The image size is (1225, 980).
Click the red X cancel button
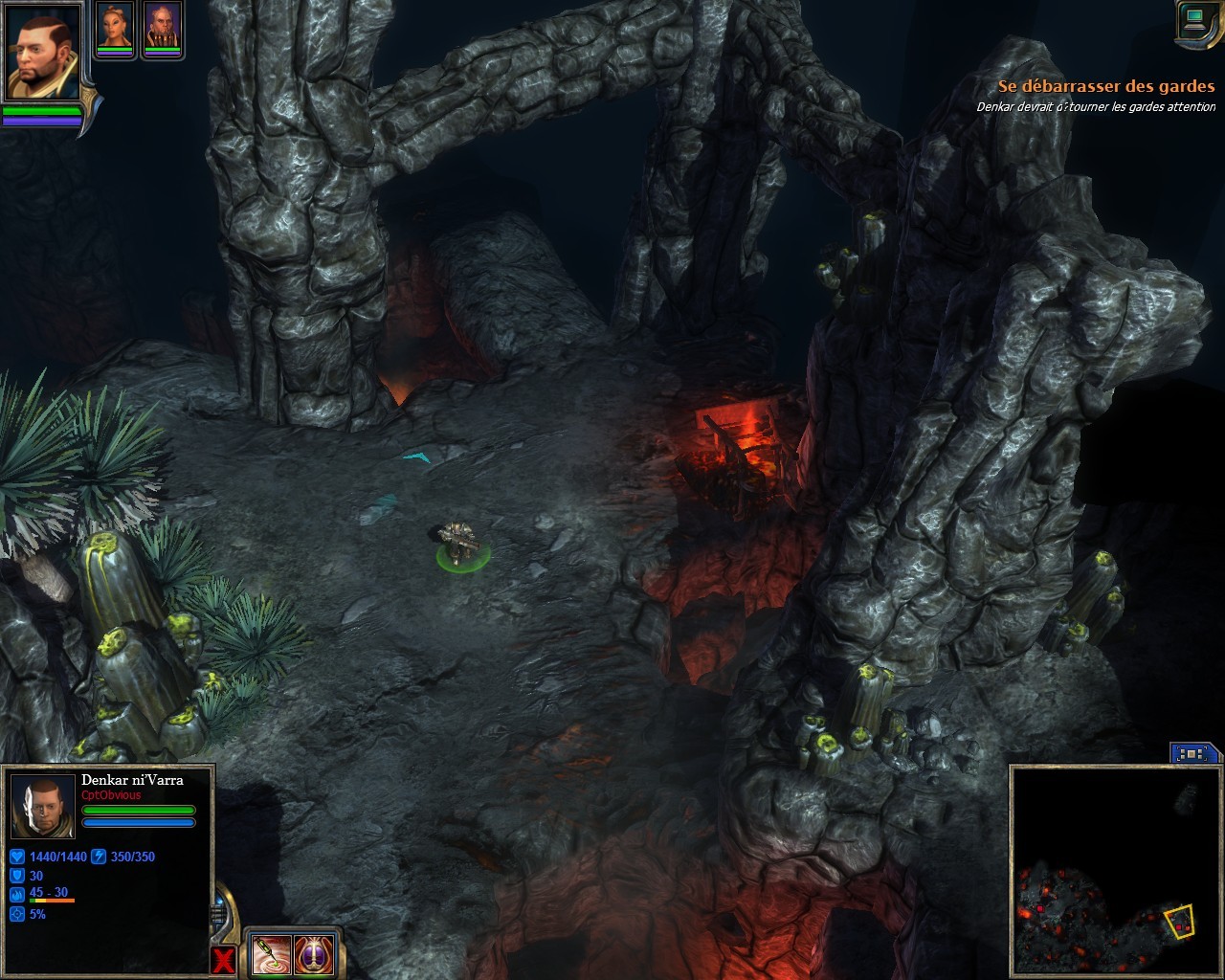pyautogui.click(x=223, y=960)
